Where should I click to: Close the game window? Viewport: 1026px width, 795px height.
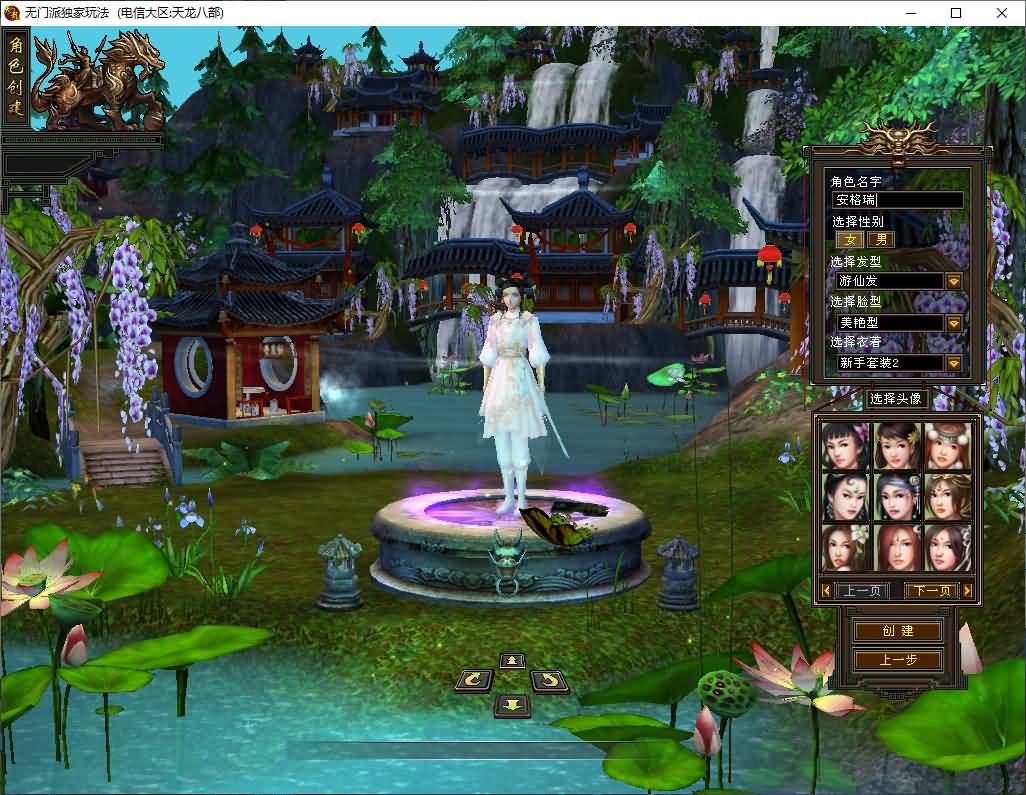coord(1002,13)
